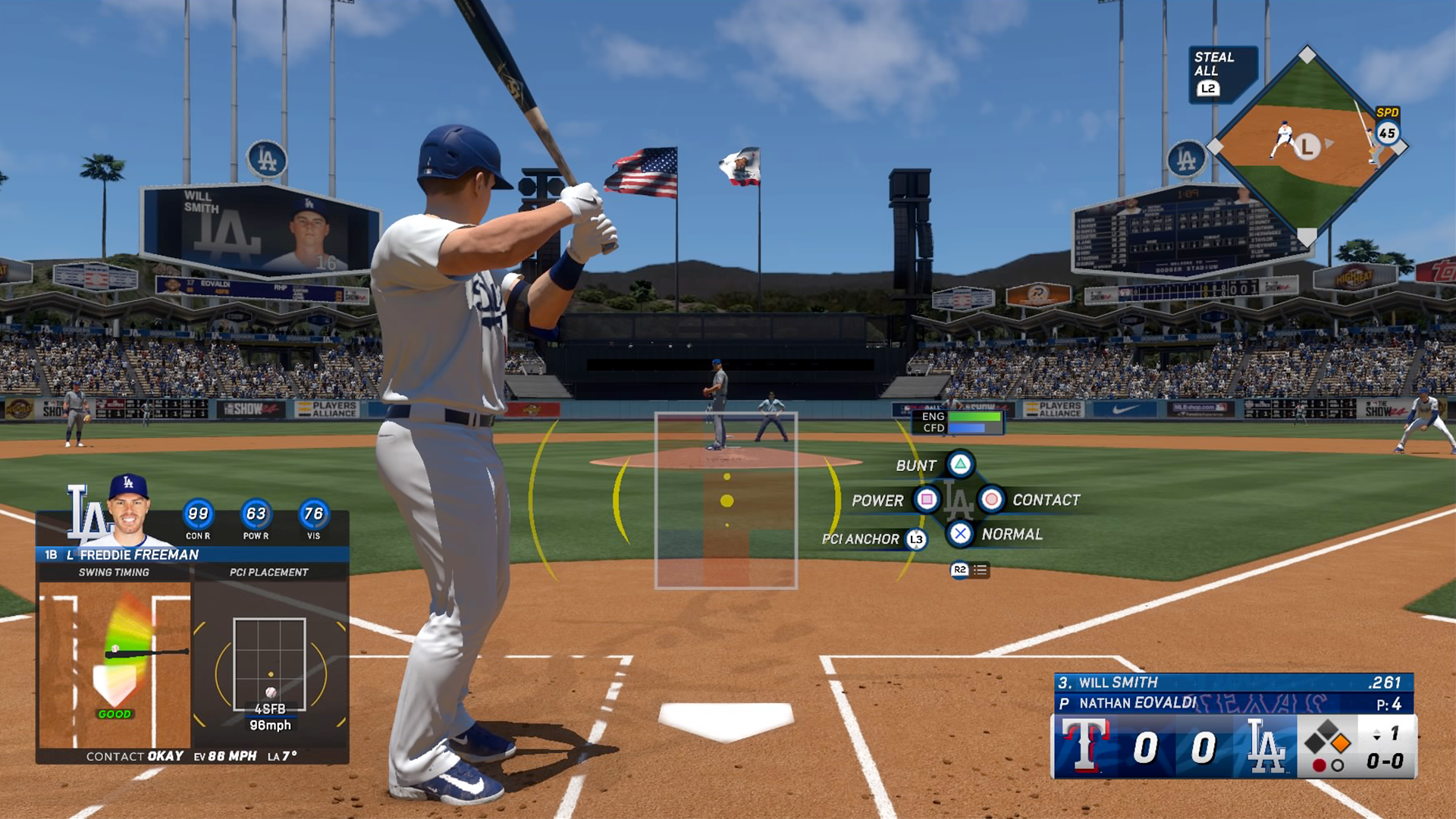Click the Texas Rangers logo on the scoreboard
Image resolution: width=1456 pixels, height=819 pixels.
[1086, 747]
